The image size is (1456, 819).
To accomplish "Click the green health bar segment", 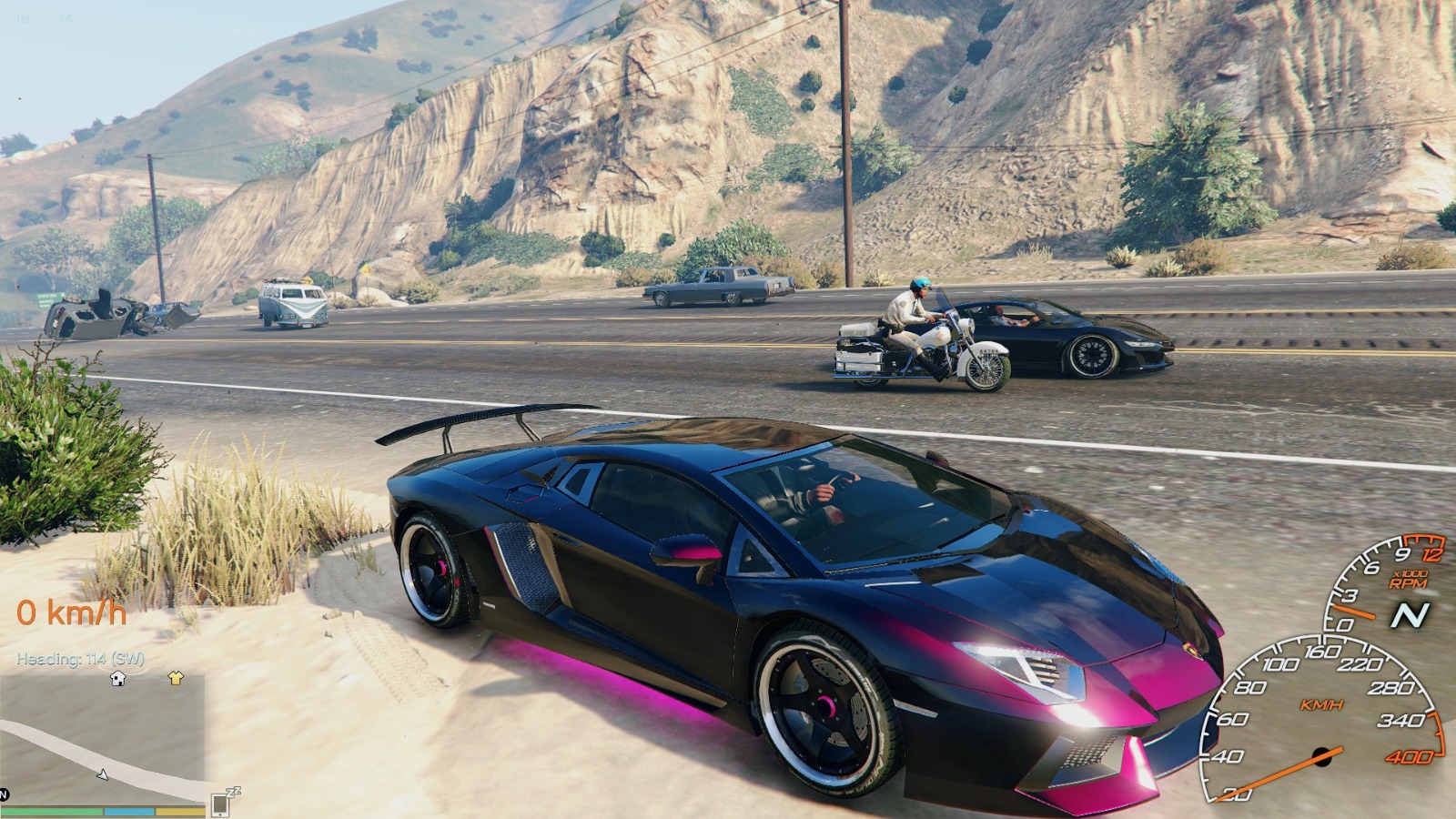I will [51, 811].
